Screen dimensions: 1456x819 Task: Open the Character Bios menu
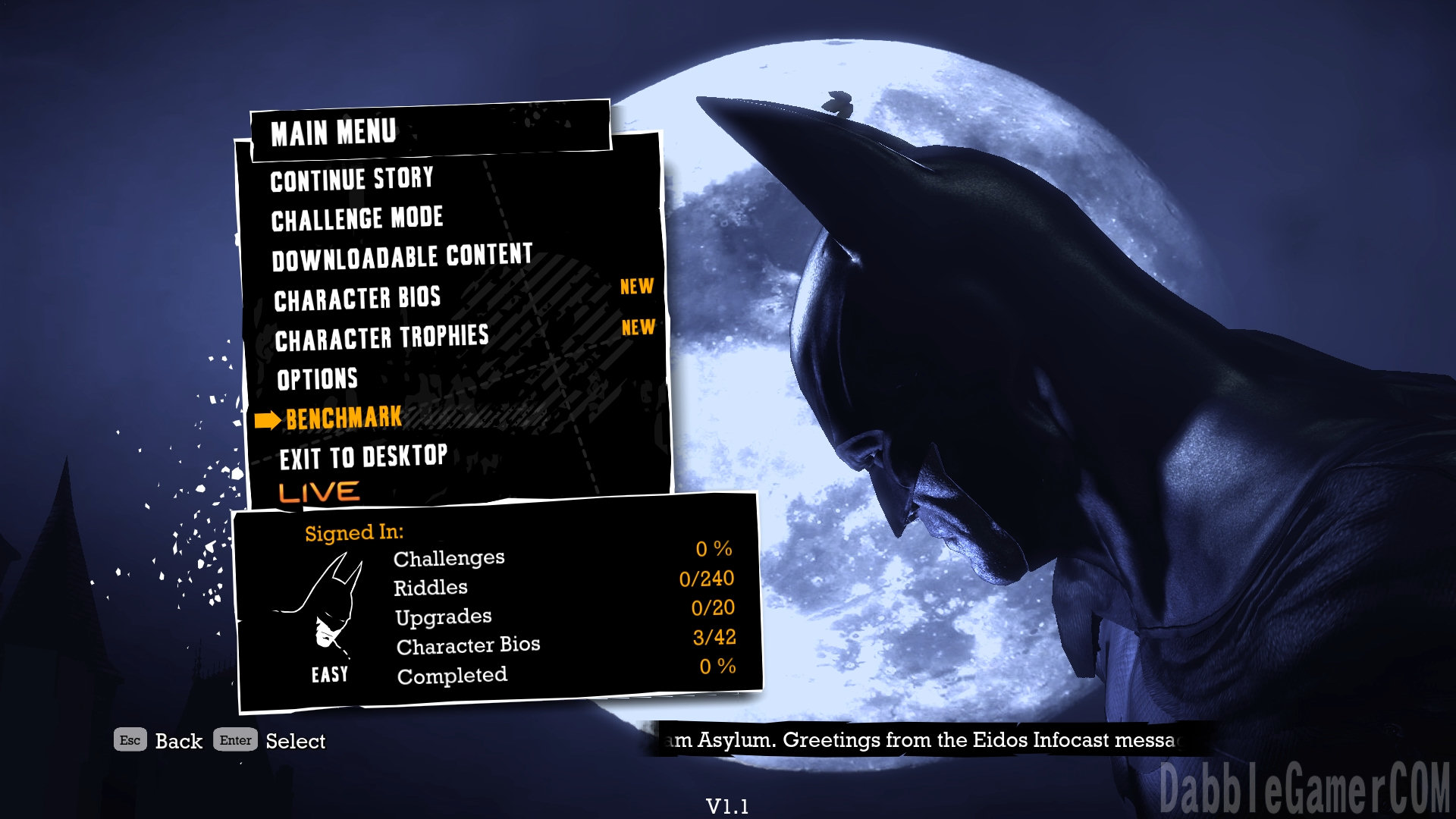point(357,299)
